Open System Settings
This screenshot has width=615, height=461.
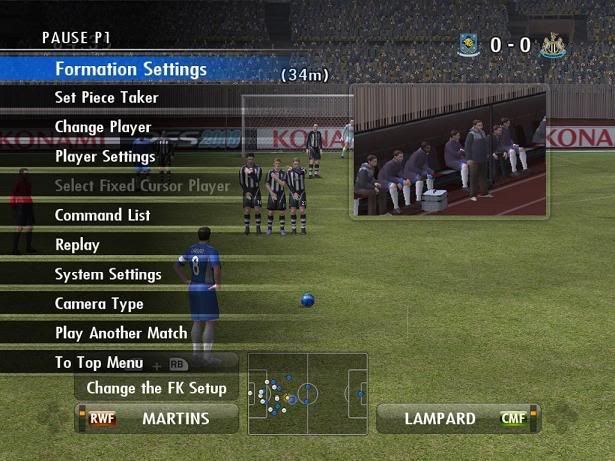pyautogui.click(x=108, y=274)
